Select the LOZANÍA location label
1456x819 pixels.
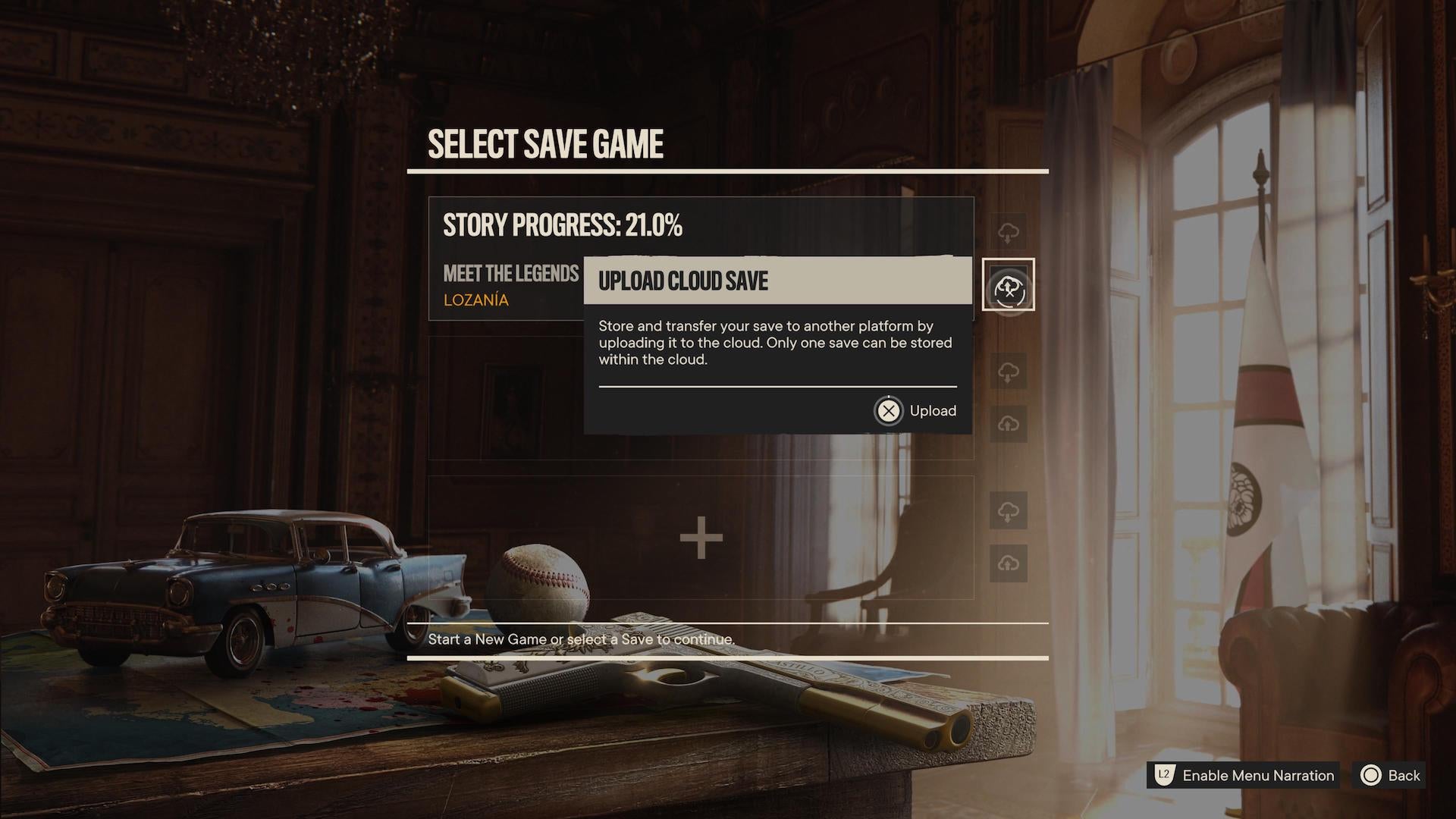(475, 300)
